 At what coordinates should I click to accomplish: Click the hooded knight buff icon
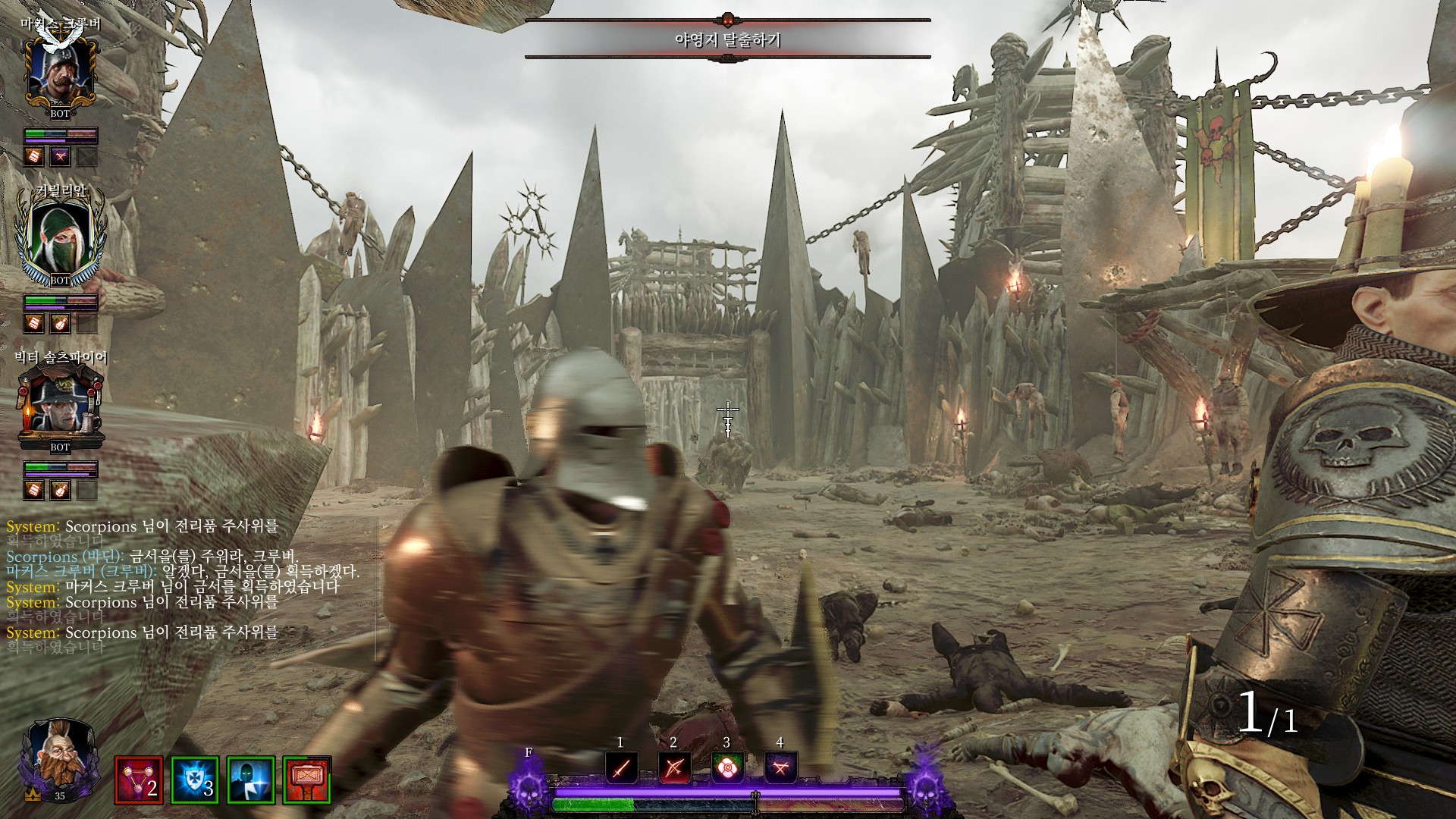point(251,780)
